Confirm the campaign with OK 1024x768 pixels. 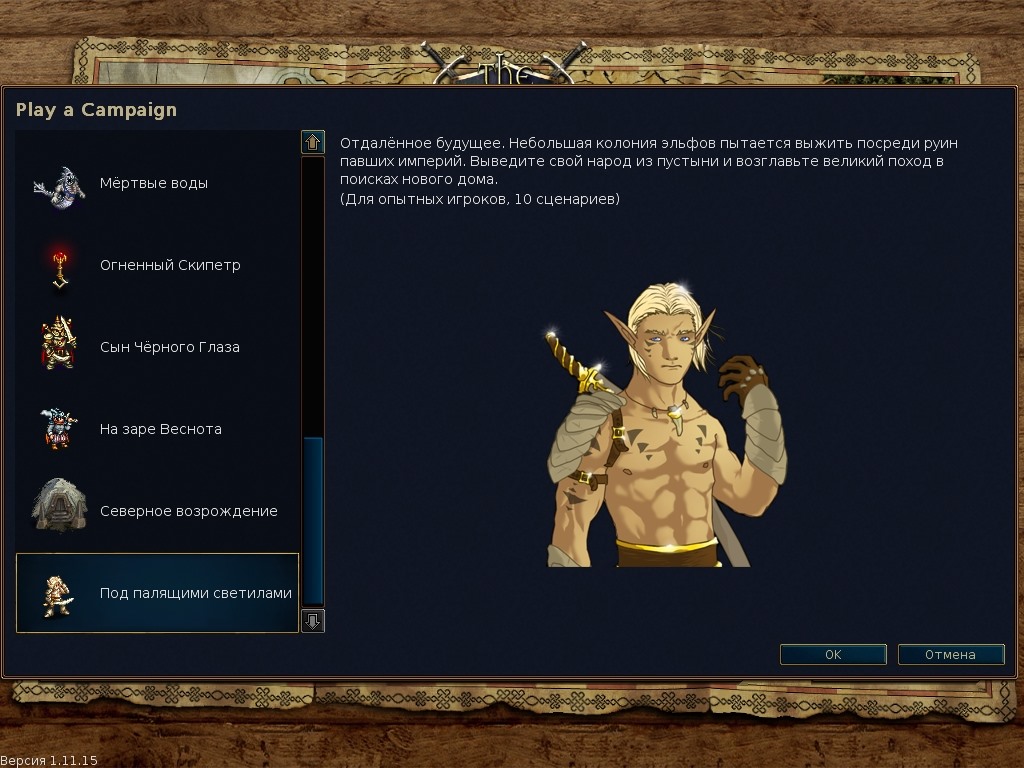coord(833,655)
